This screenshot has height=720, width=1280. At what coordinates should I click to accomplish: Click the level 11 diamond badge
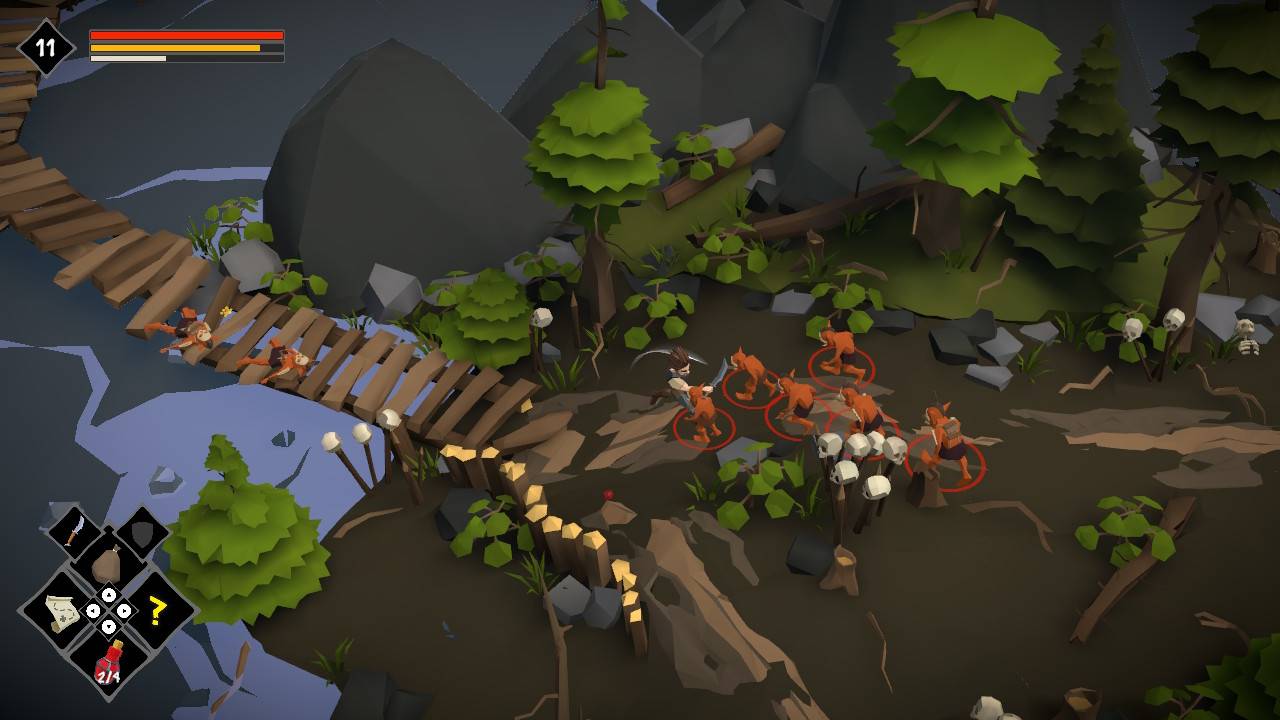44,42
